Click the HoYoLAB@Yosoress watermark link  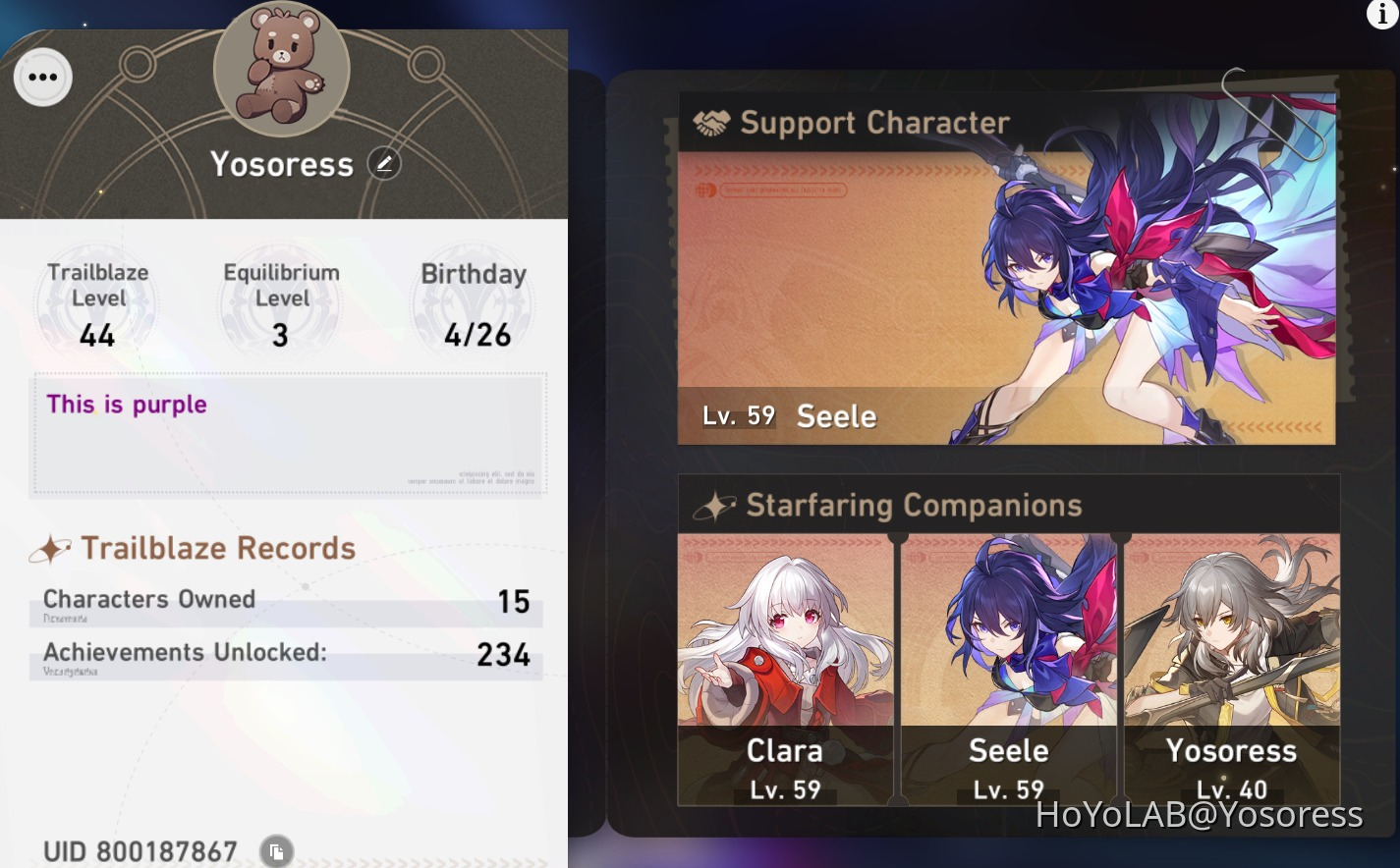1199,814
